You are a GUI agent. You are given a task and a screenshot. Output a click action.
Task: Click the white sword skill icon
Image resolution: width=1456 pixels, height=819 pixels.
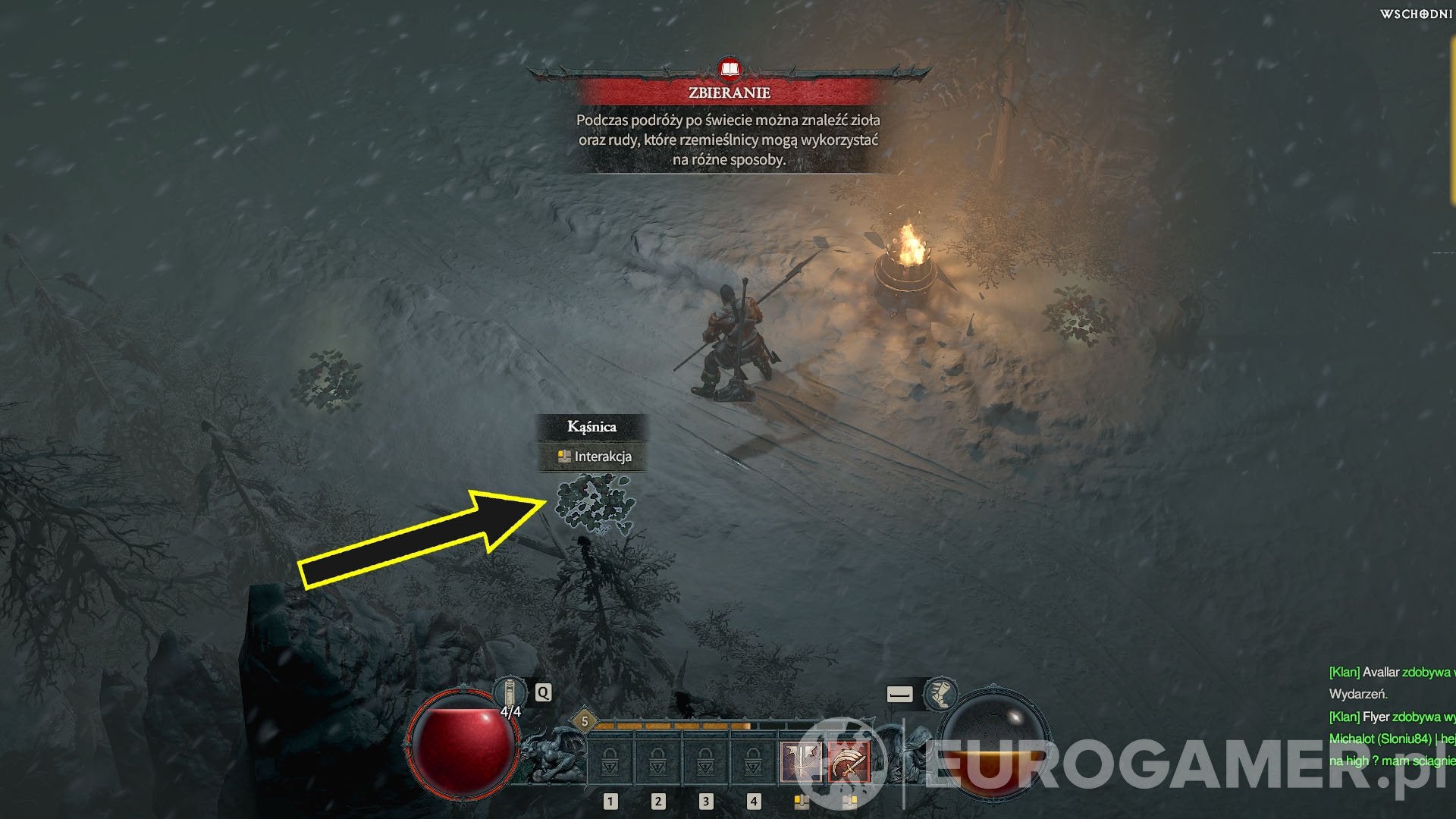click(x=800, y=760)
